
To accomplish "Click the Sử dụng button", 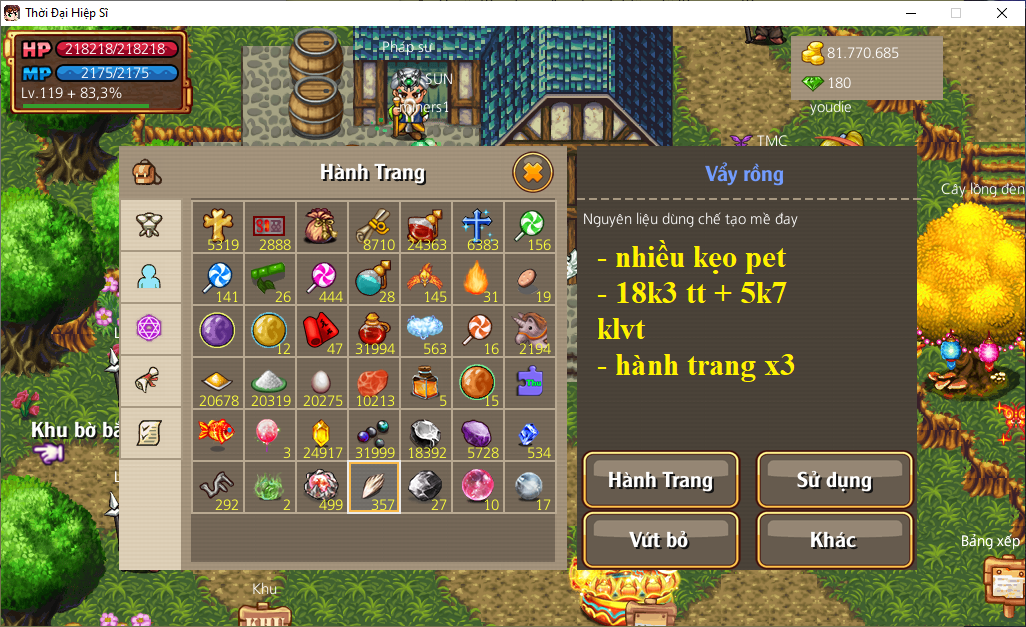I will [834, 480].
